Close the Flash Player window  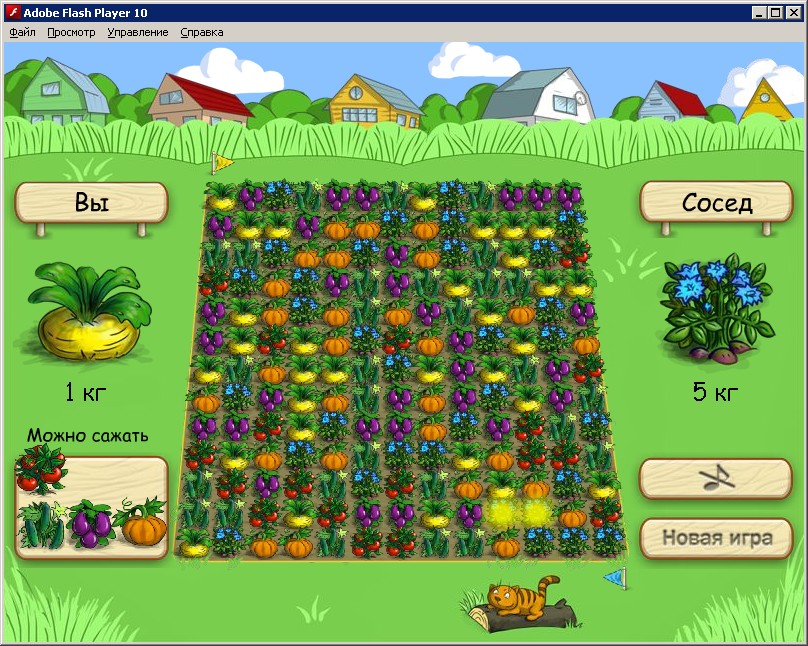pyautogui.click(x=793, y=13)
